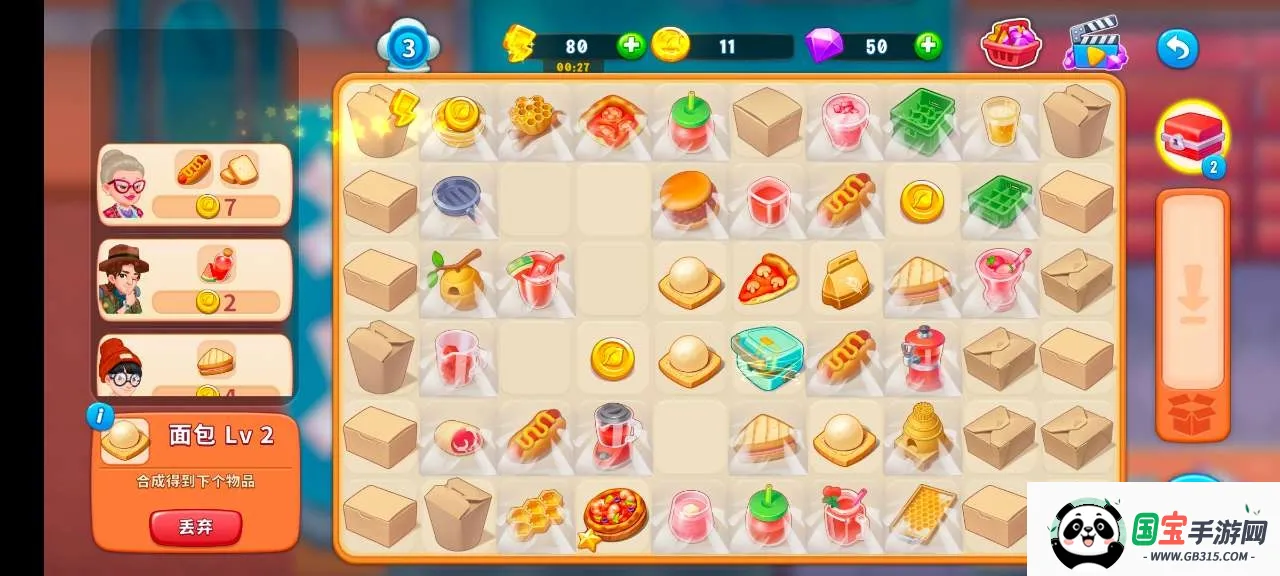Click the 丢弃 discard button
1280x576 pixels.
pyautogui.click(x=196, y=527)
